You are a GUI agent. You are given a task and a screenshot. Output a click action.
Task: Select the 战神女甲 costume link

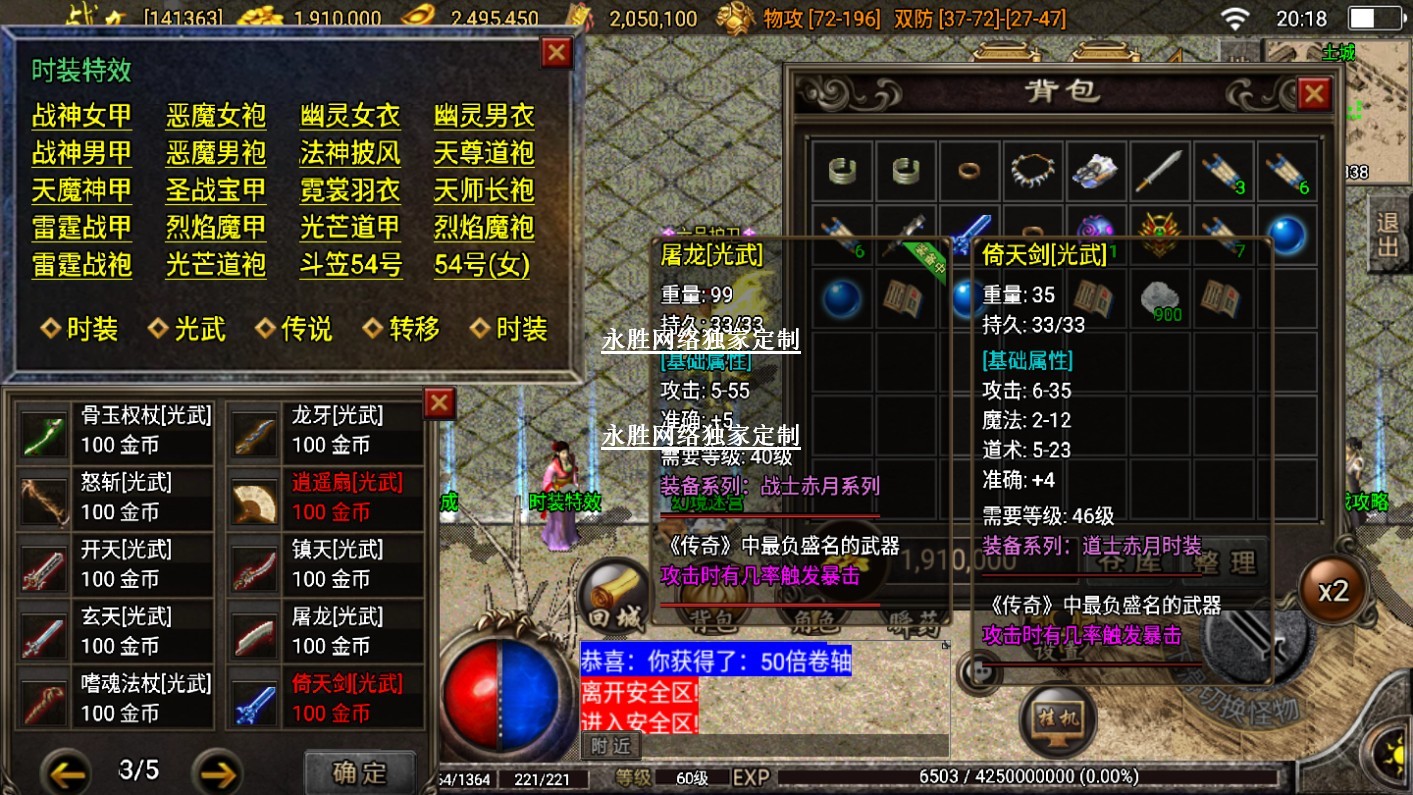tap(81, 116)
